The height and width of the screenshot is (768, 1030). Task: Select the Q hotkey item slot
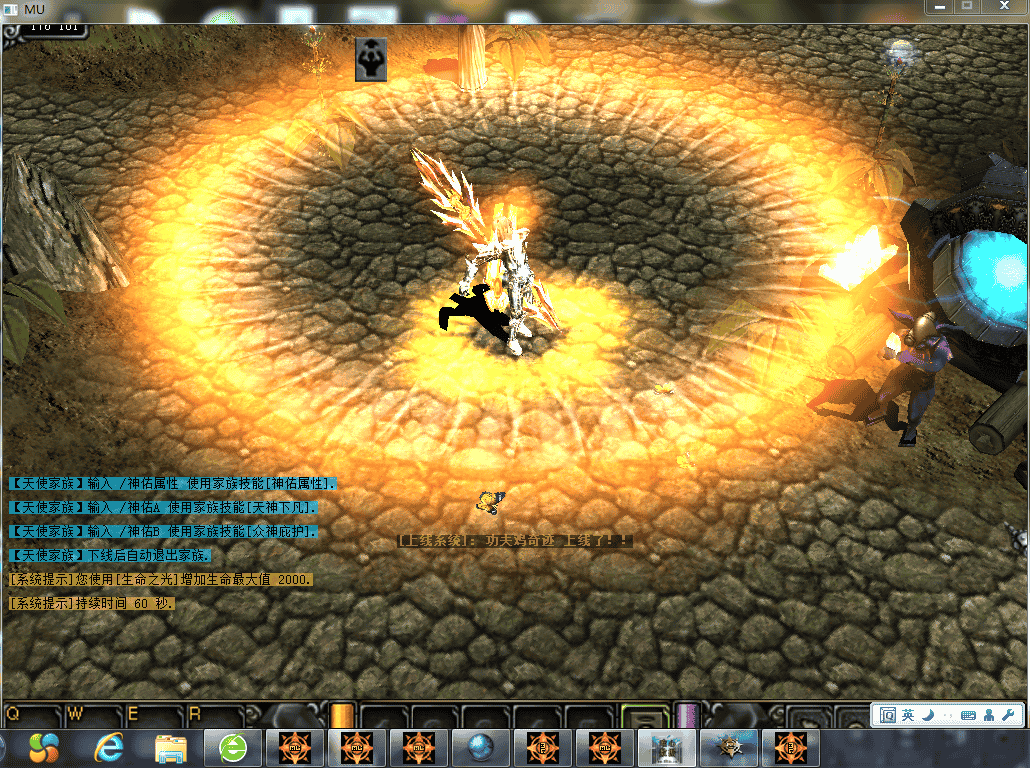32,715
